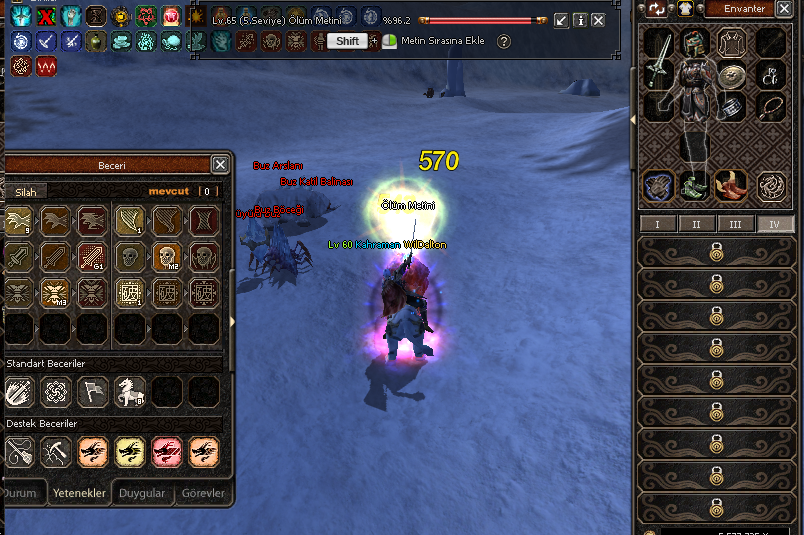This screenshot has height=535, width=804.
Task: Activate the white horse standard skill
Action: point(130,391)
